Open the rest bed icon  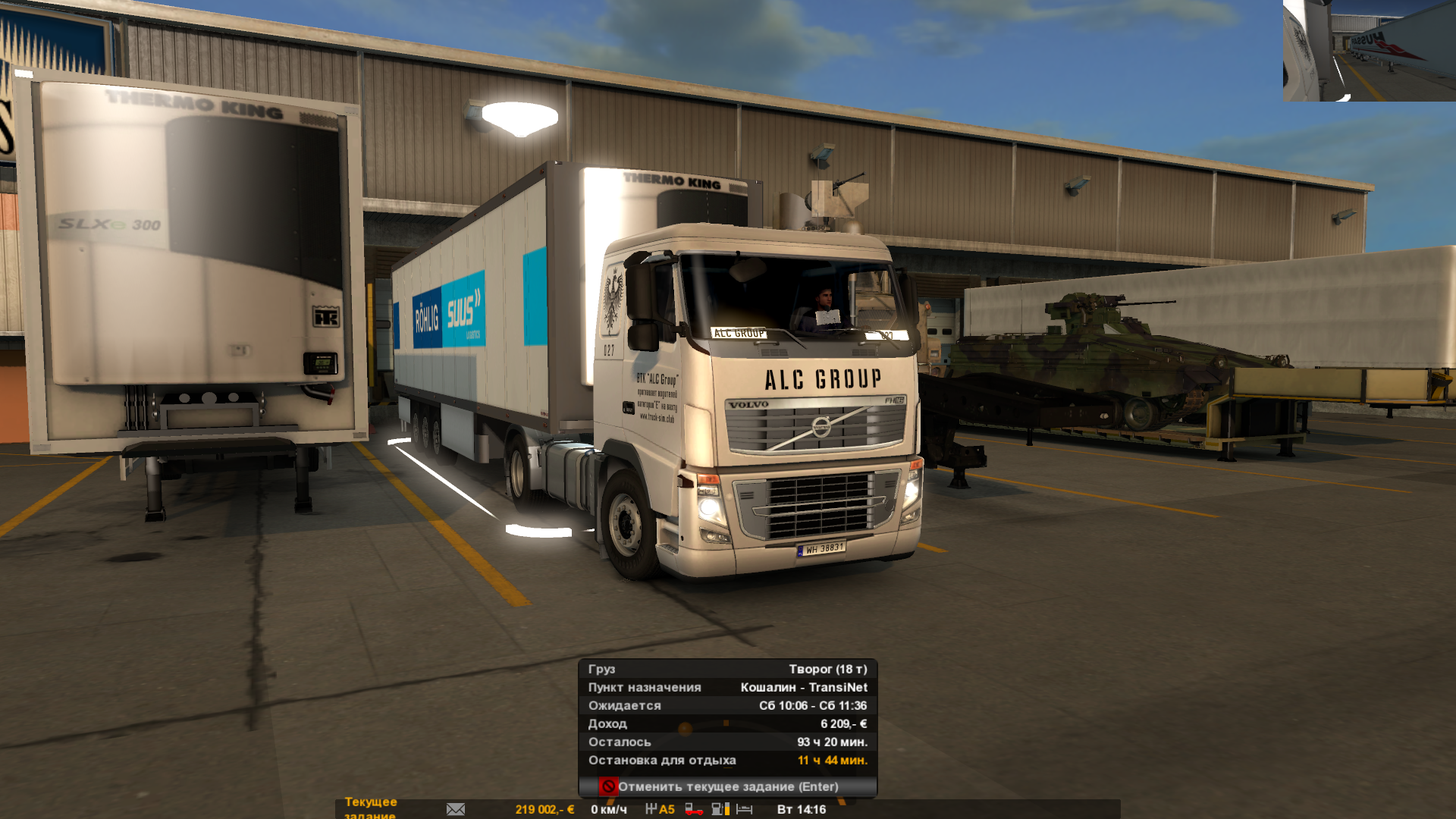click(x=745, y=809)
